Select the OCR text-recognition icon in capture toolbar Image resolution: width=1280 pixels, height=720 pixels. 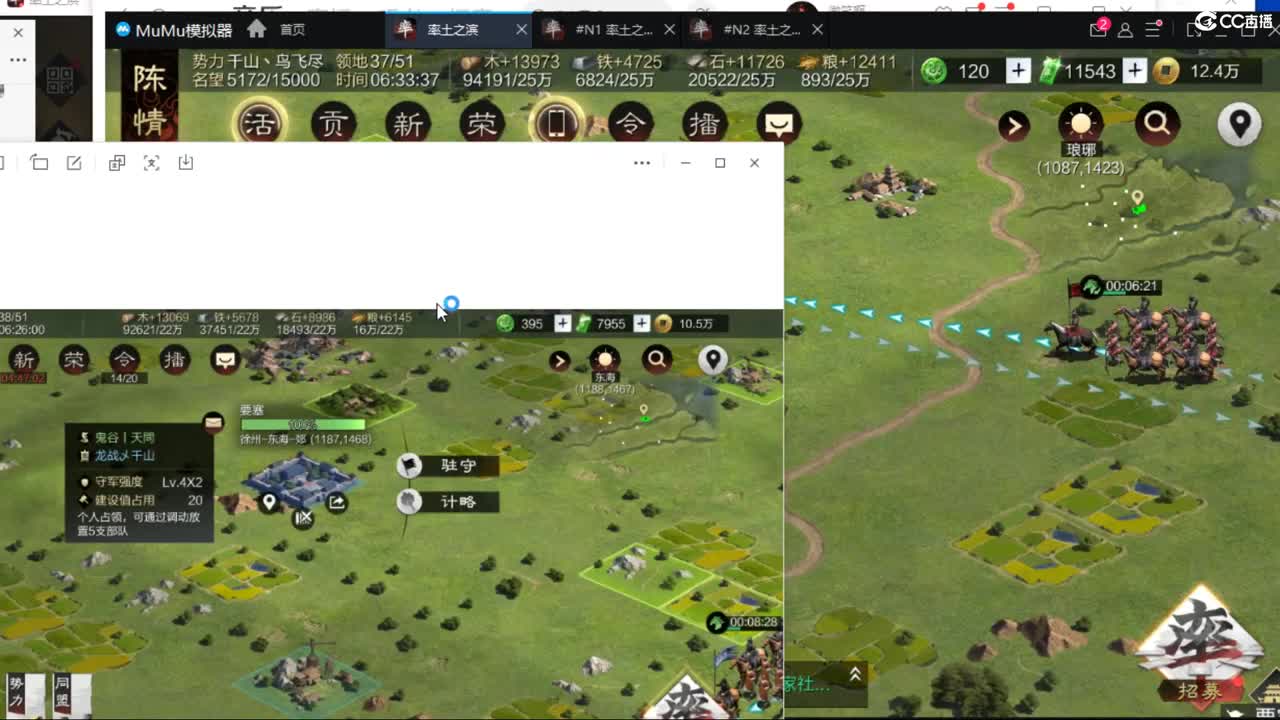coord(151,162)
